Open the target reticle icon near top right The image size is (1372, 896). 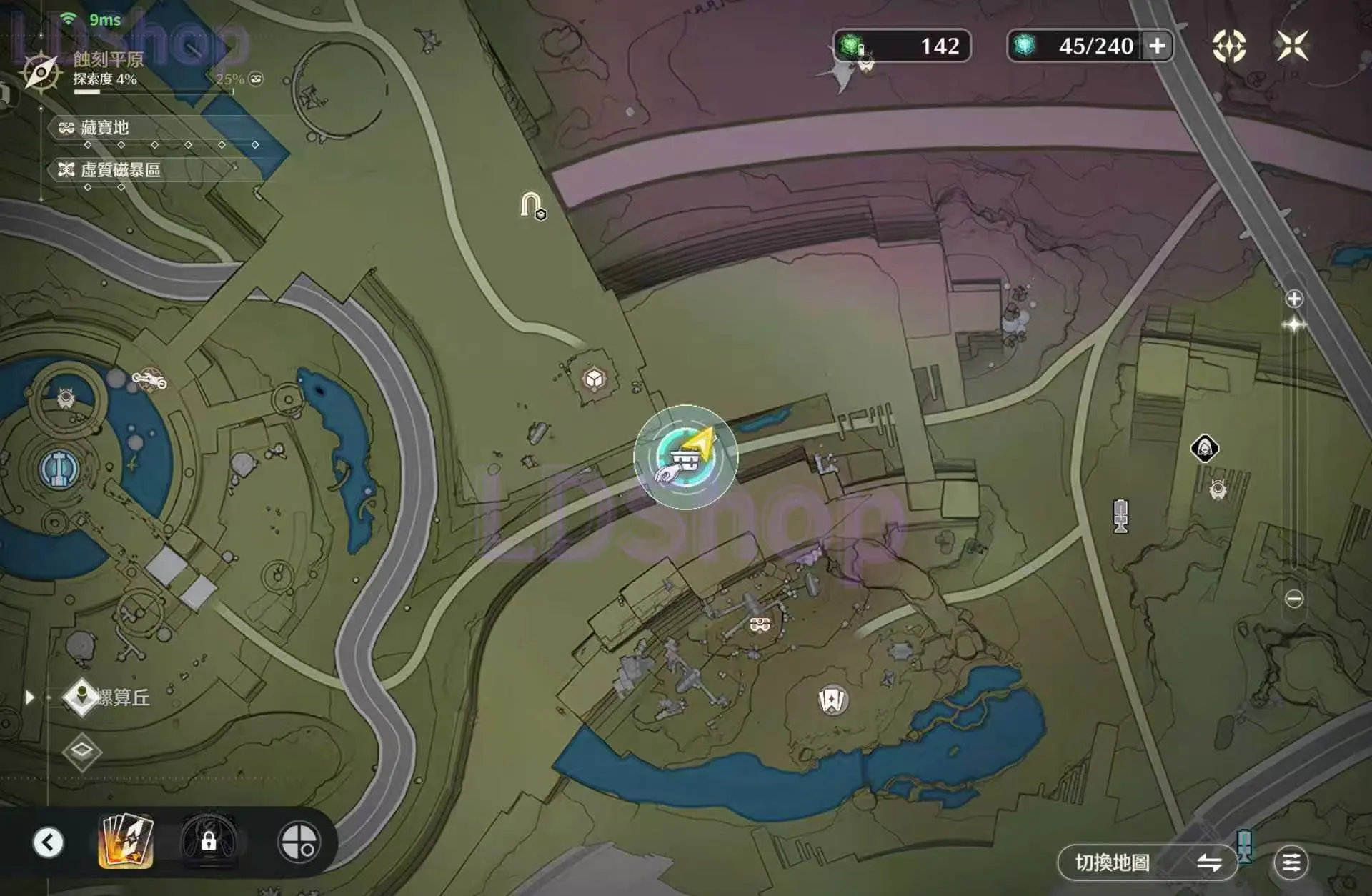(1229, 46)
